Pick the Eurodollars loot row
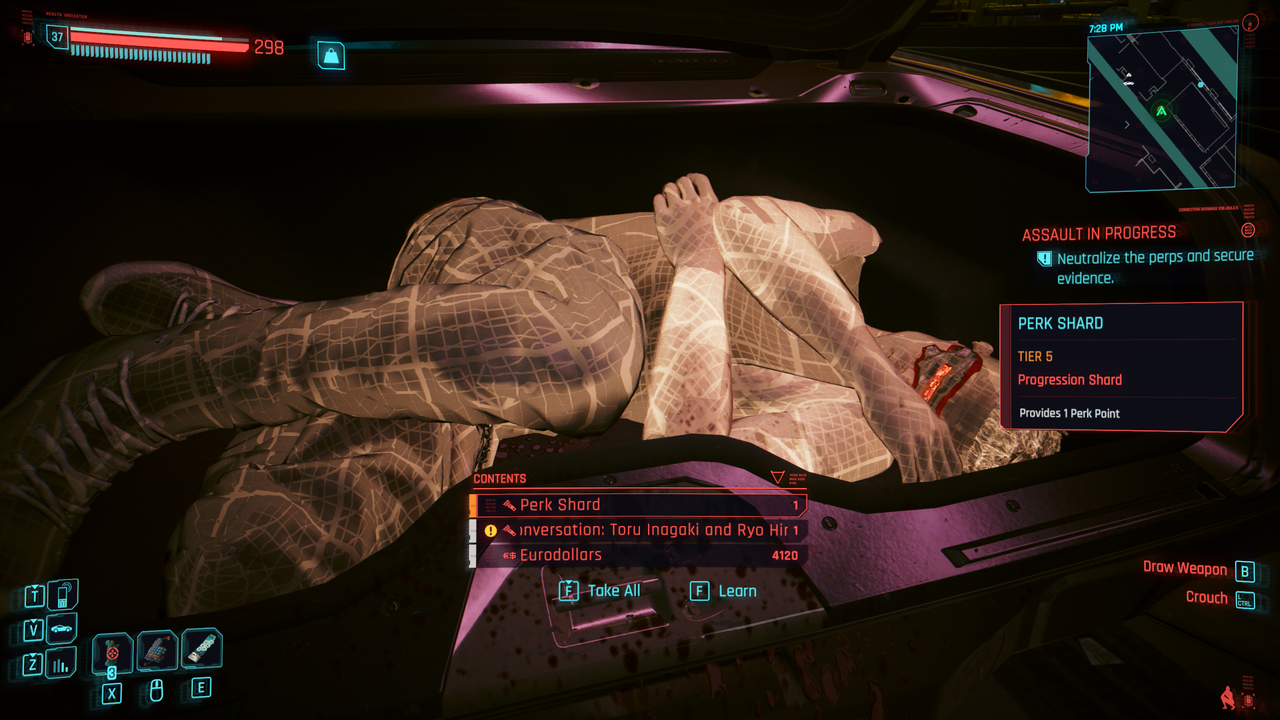 click(x=638, y=555)
